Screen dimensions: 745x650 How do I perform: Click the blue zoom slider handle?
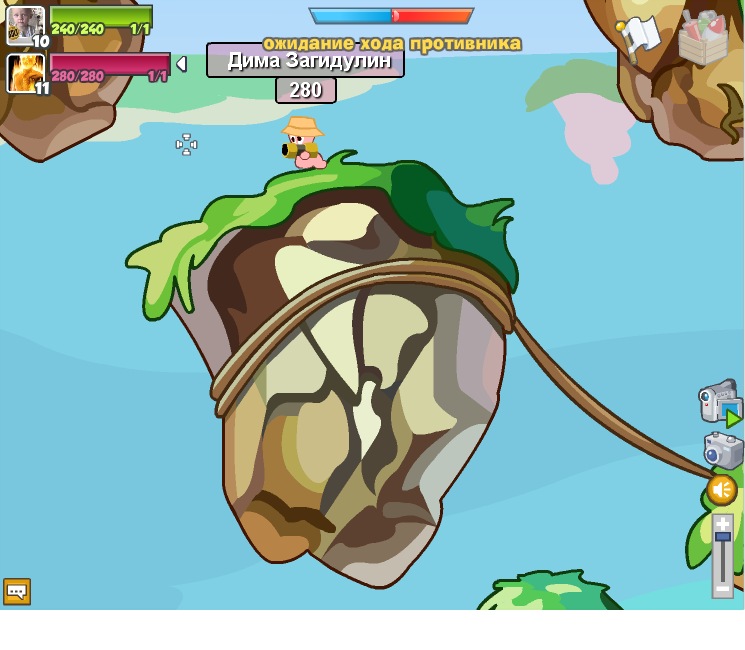tap(722, 538)
